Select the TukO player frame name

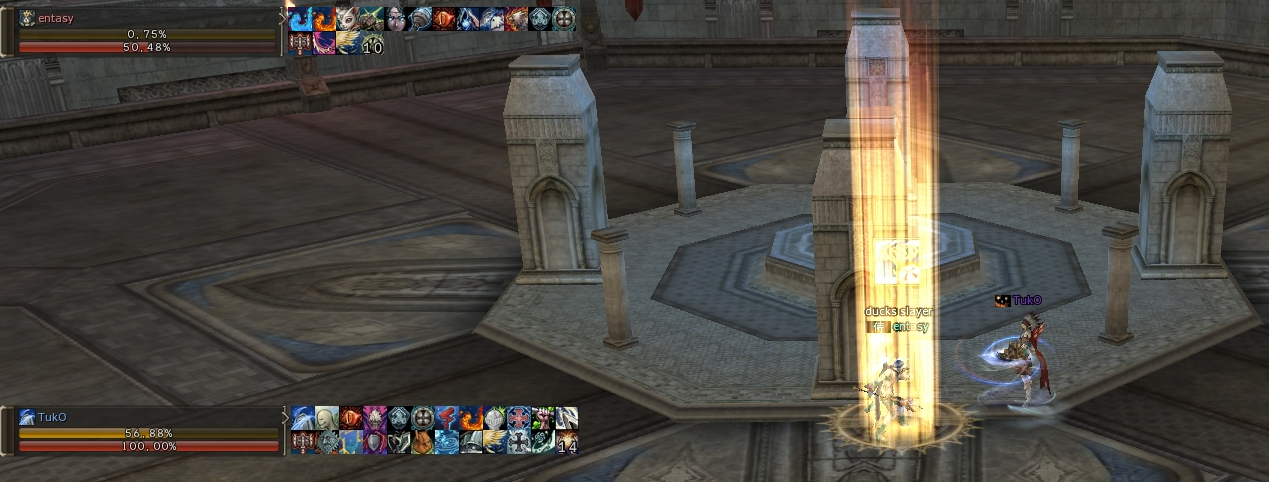coord(52,417)
